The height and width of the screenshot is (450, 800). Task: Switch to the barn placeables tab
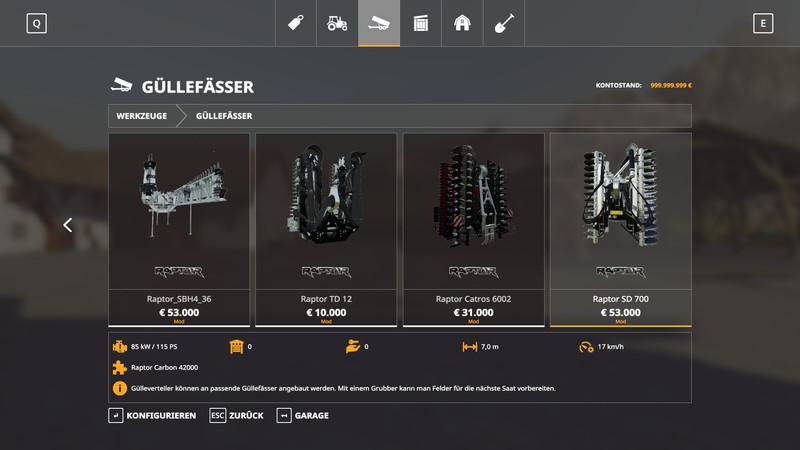click(x=461, y=23)
